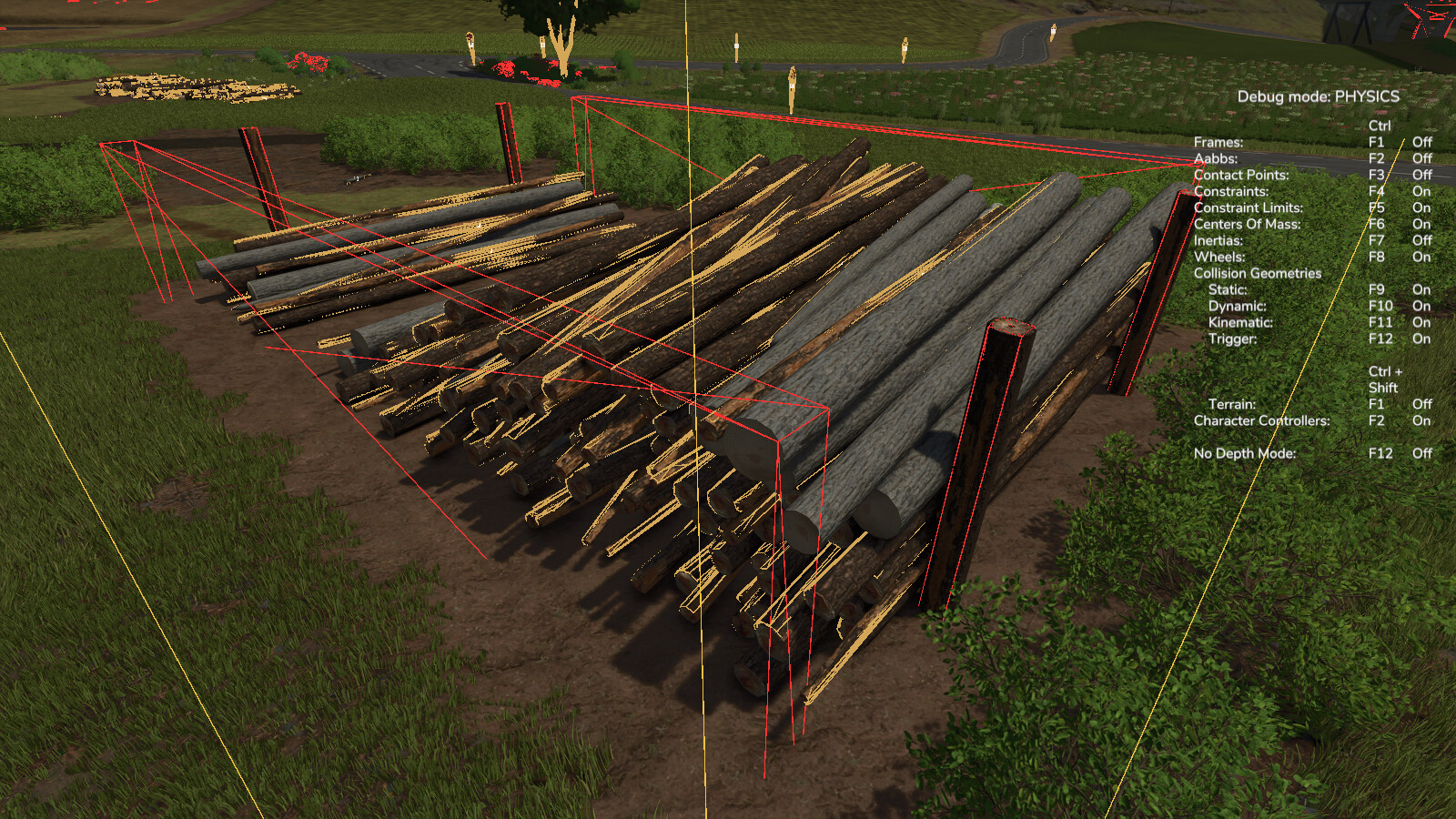Expand the Collision Geometries section

(x=1259, y=273)
